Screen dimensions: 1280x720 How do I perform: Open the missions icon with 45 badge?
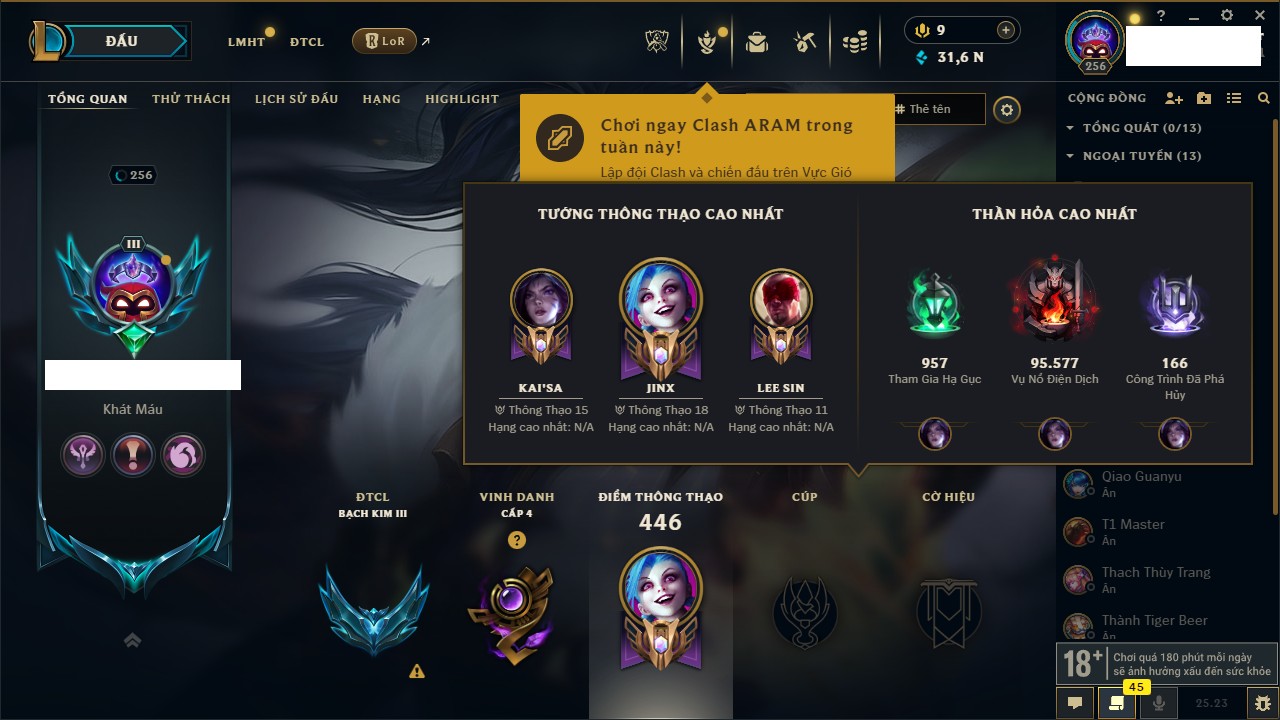coord(1117,703)
